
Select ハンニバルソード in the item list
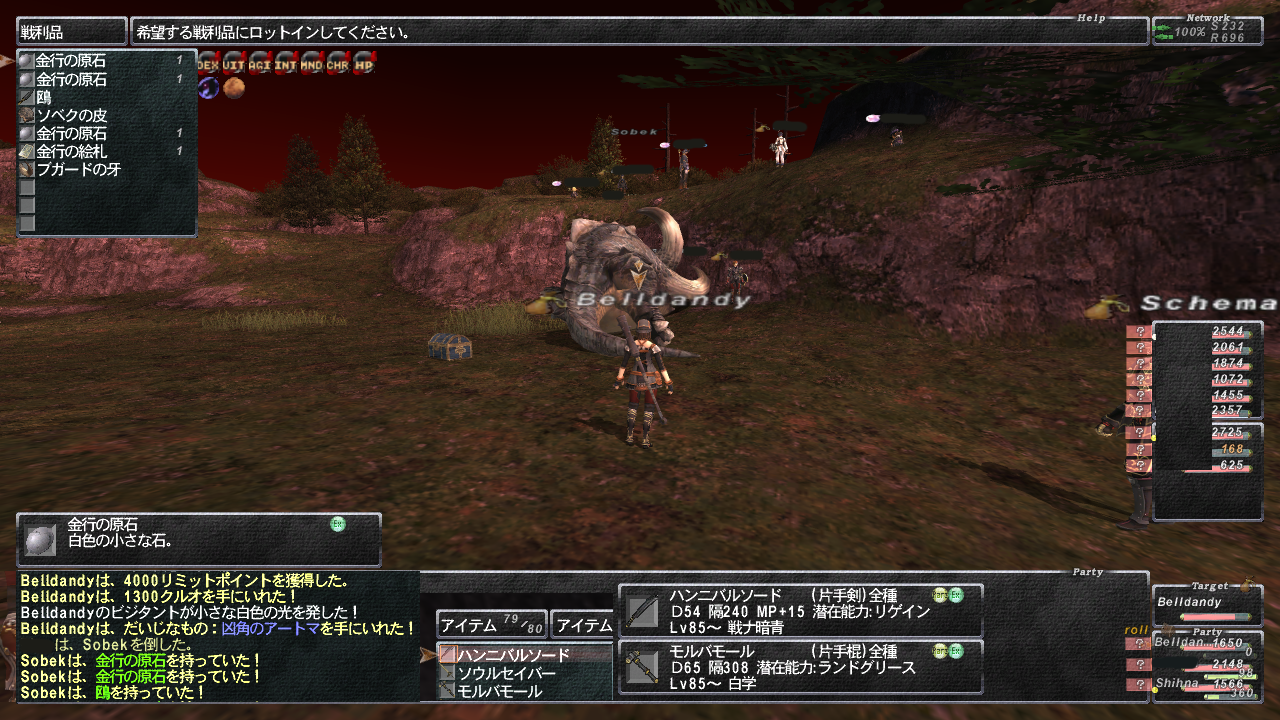(x=513, y=655)
